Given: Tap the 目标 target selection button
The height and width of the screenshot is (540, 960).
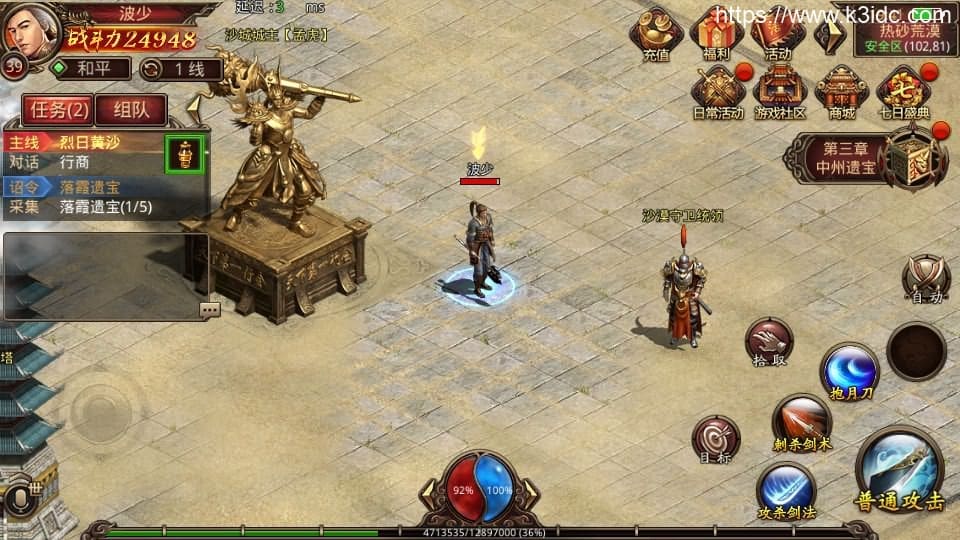Looking at the screenshot, I should (x=716, y=439).
